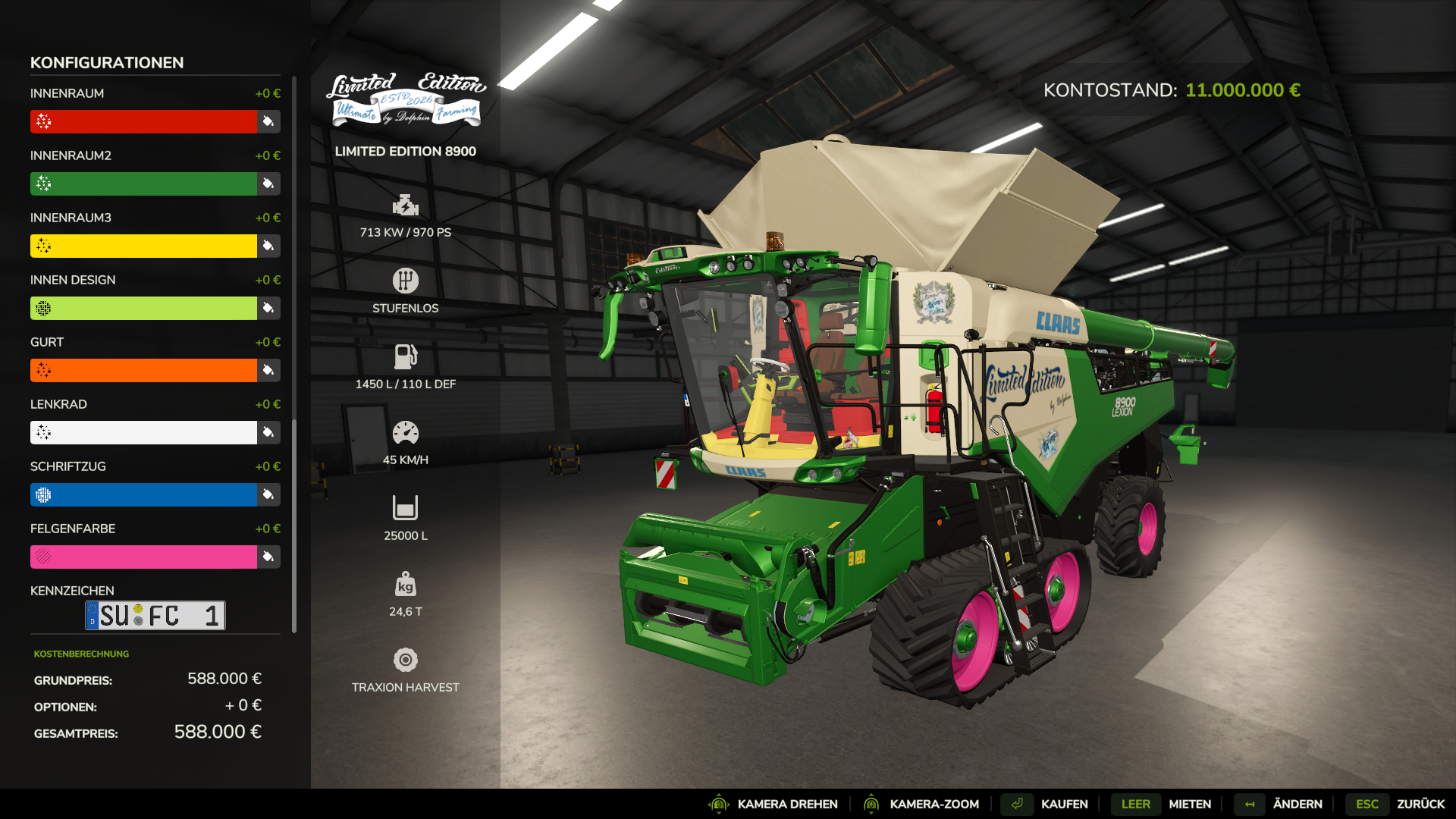Change the white Lenkrad color bar
The image size is (1456, 819).
(144, 432)
